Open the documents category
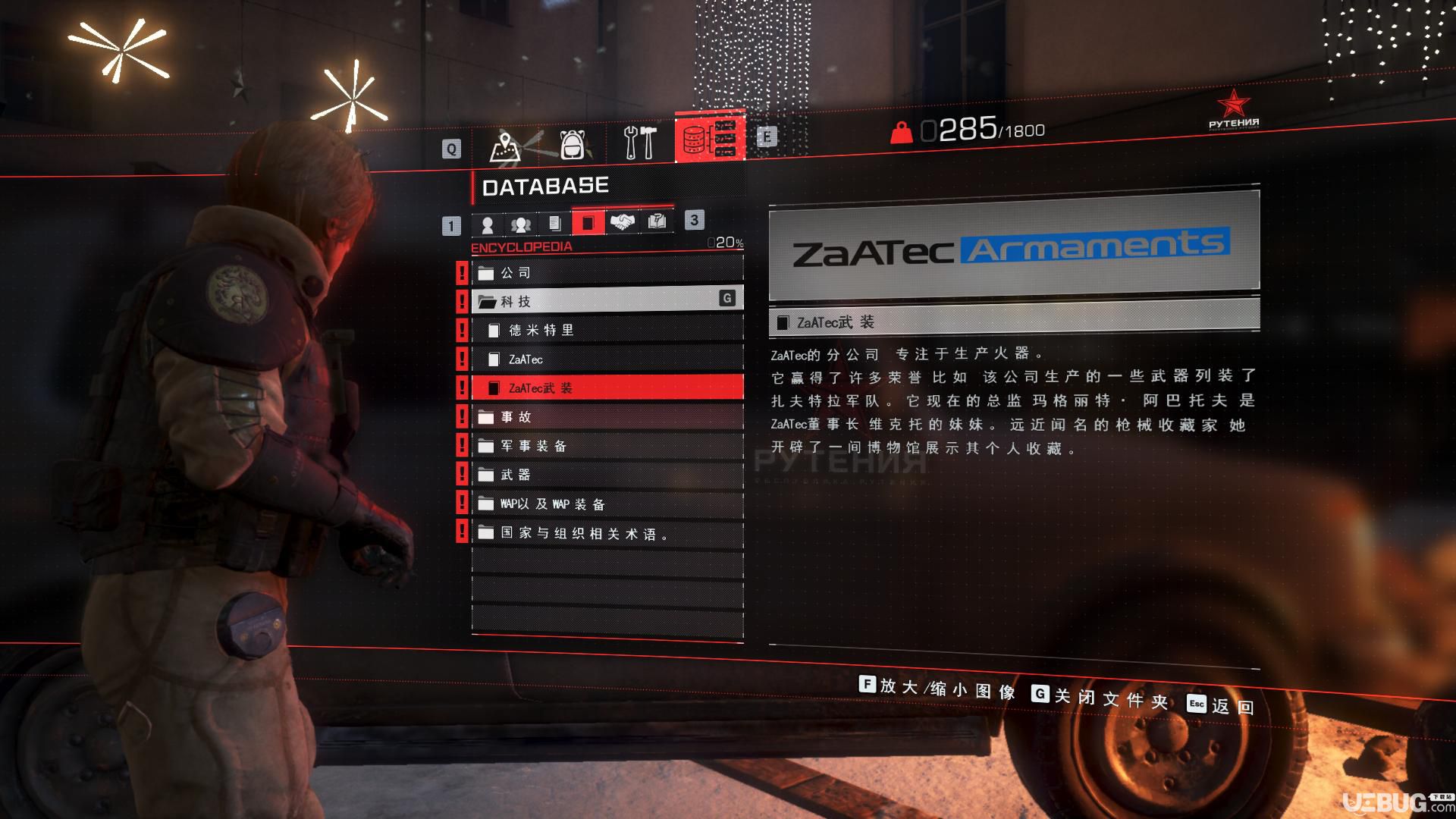The width and height of the screenshot is (1456, 819). [554, 224]
